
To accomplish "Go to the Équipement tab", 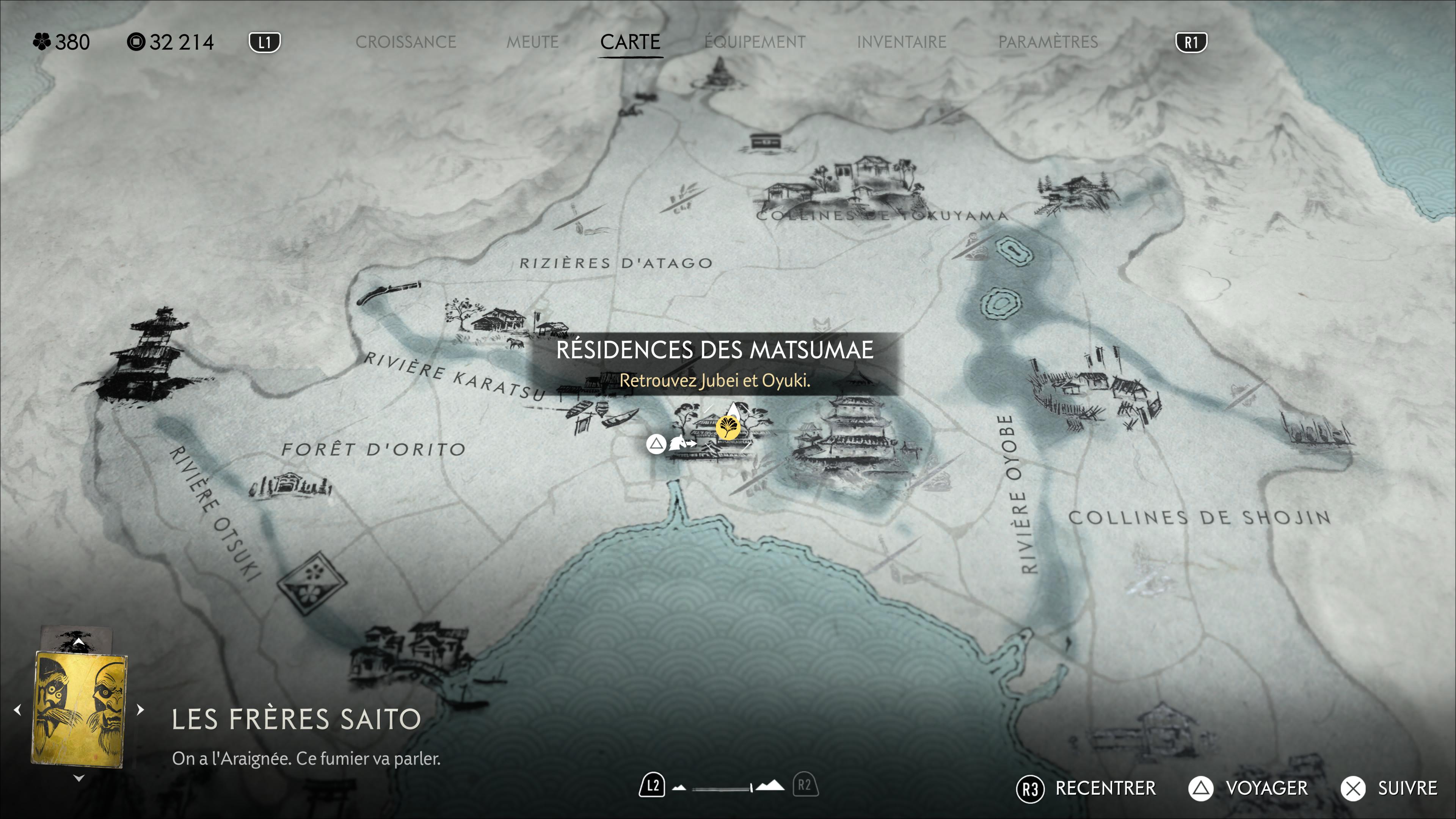I will [755, 42].
